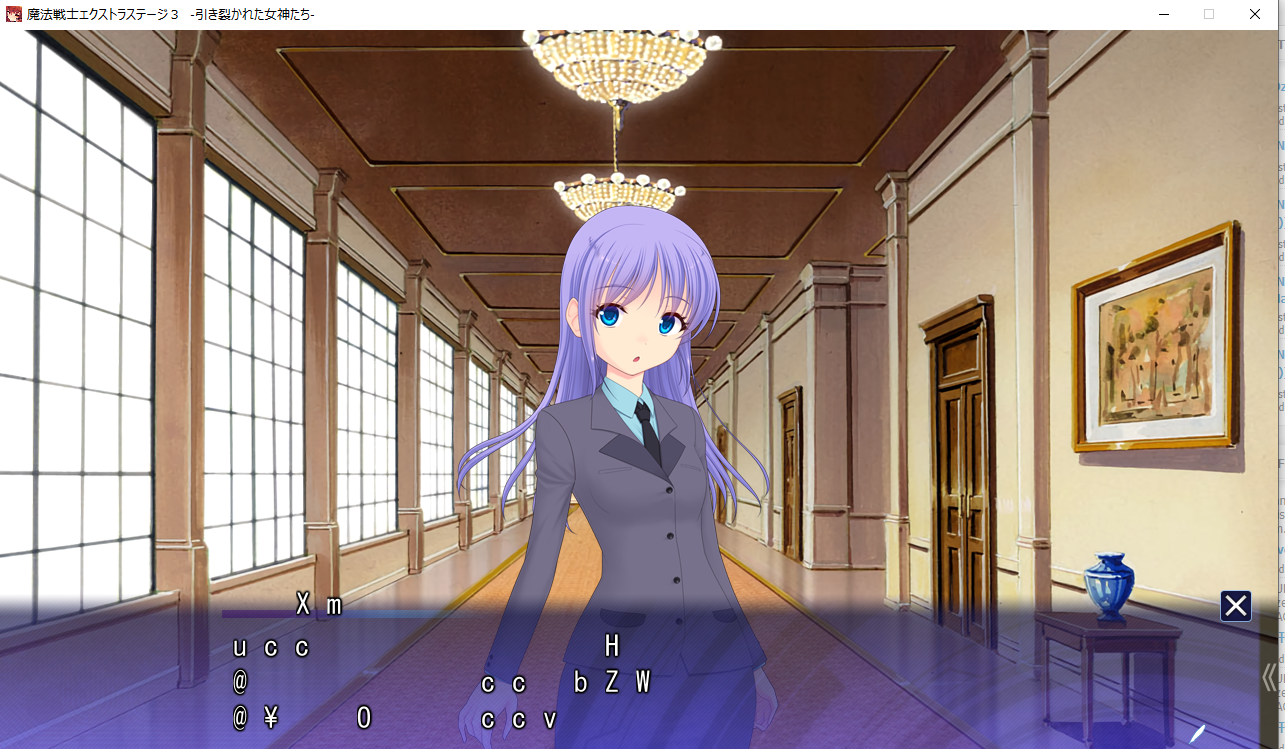Viewport: 1285px width, 749px height.
Task: Minimize the game window
Action: 1163,14
